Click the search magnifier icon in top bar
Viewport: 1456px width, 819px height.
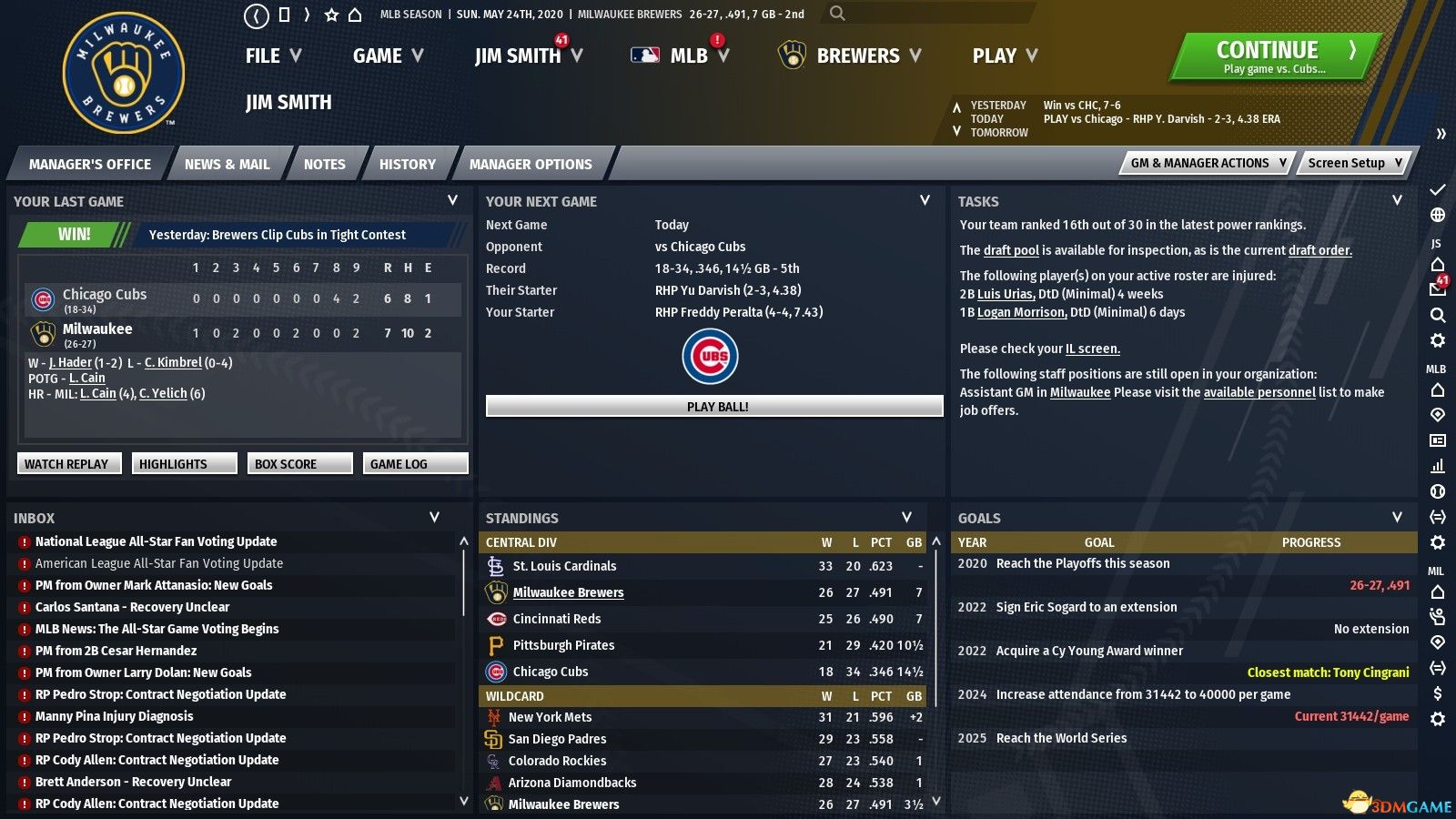click(x=837, y=14)
